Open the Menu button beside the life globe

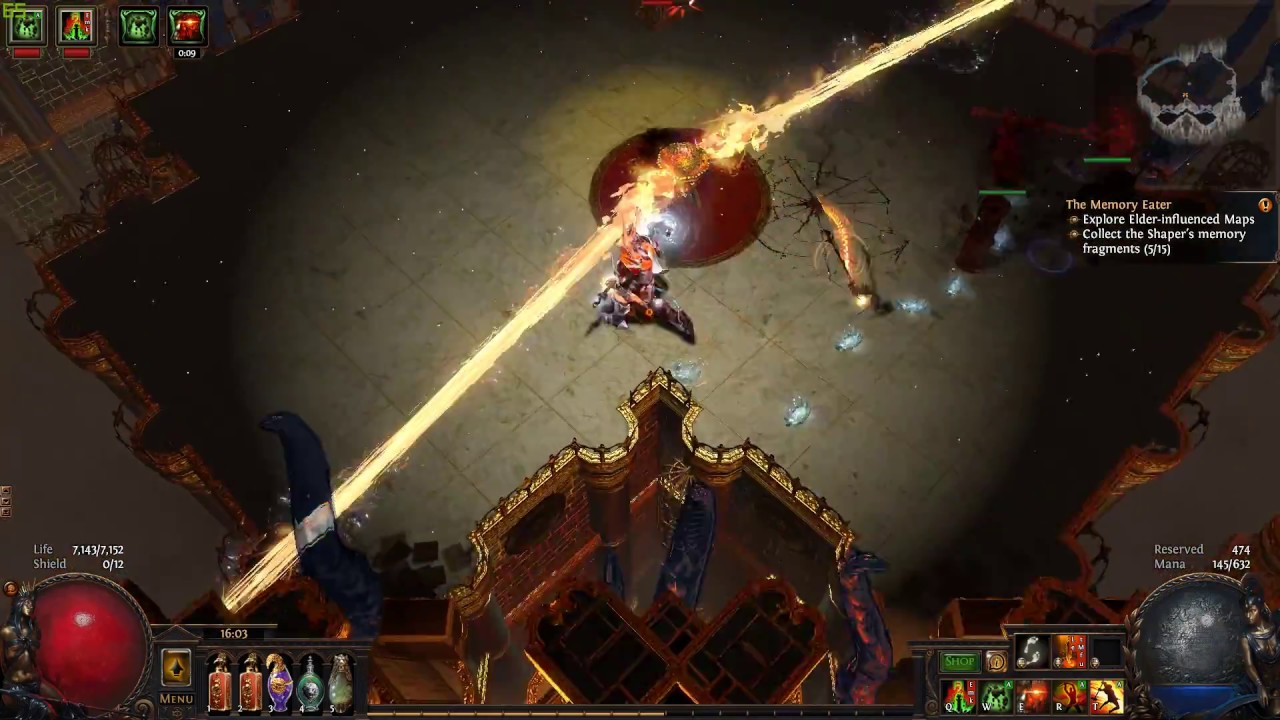click(x=176, y=699)
